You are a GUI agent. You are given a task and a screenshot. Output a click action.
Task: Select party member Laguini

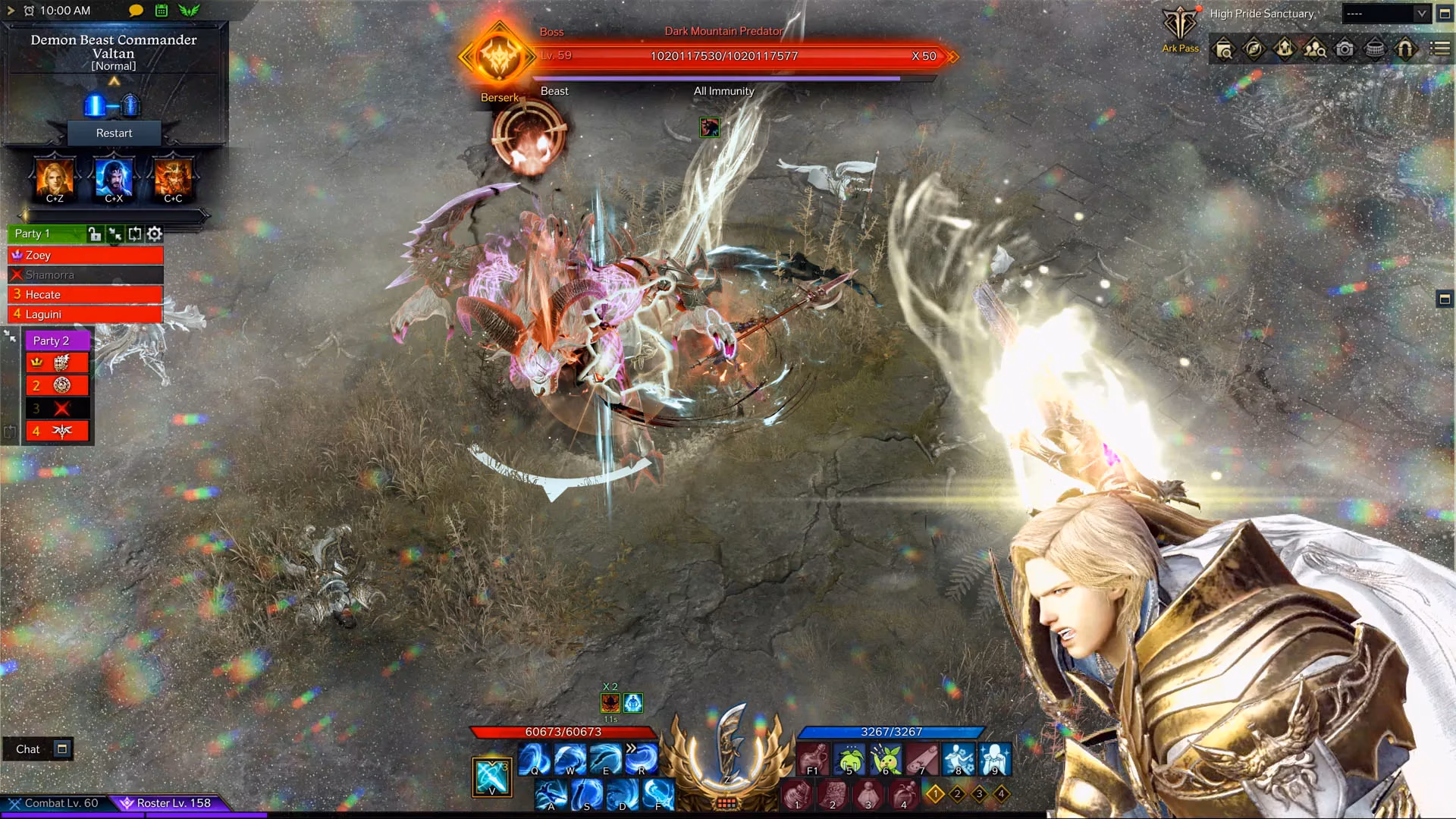click(x=85, y=314)
